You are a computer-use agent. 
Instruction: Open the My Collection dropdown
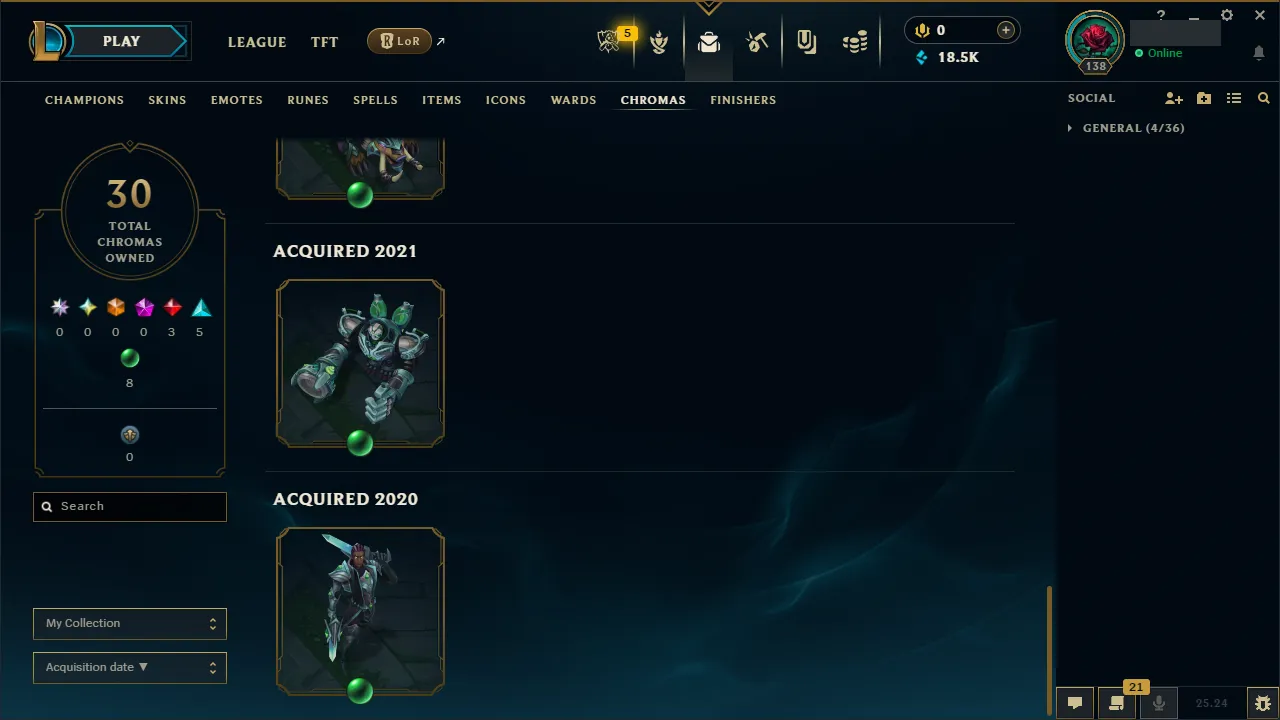pyautogui.click(x=129, y=623)
